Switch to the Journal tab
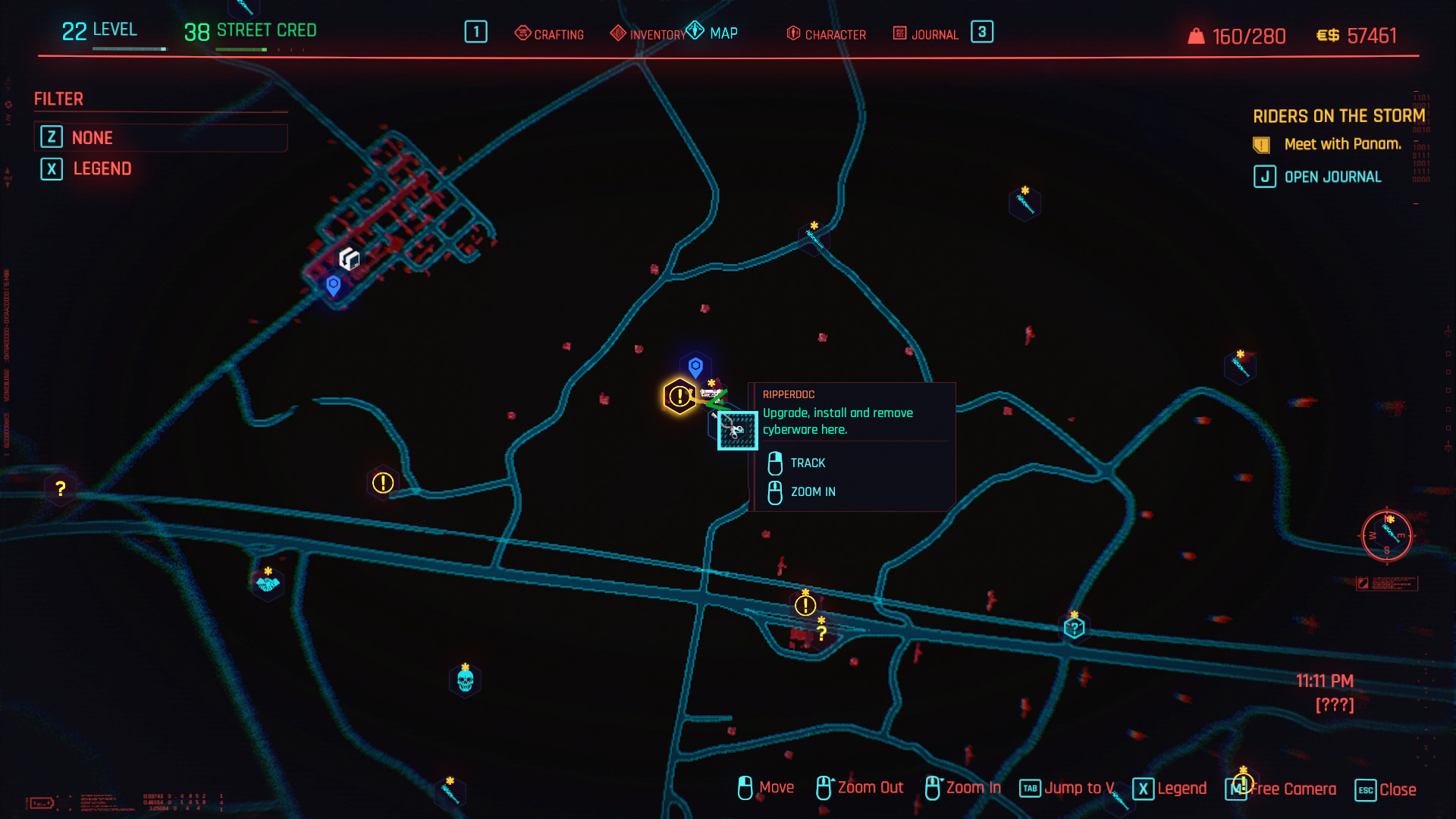Viewport: 1456px width, 819px height. pos(926,34)
